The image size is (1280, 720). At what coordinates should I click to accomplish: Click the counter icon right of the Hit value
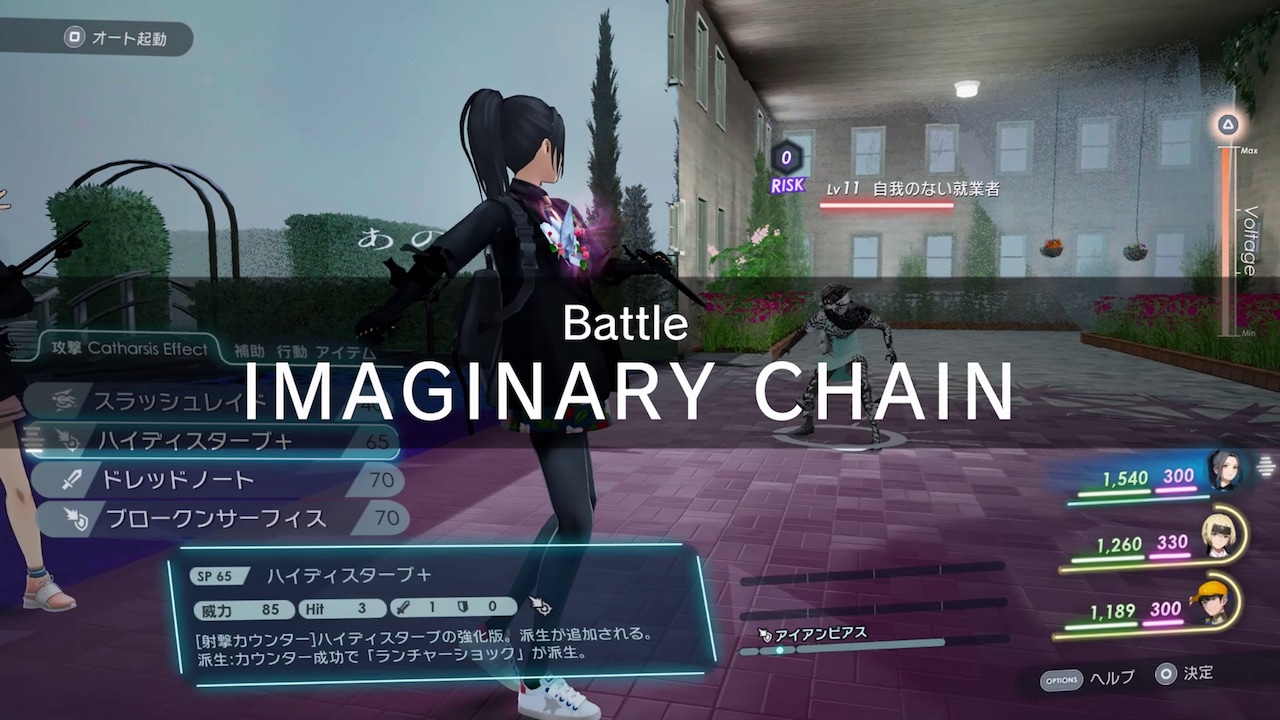click(x=541, y=604)
